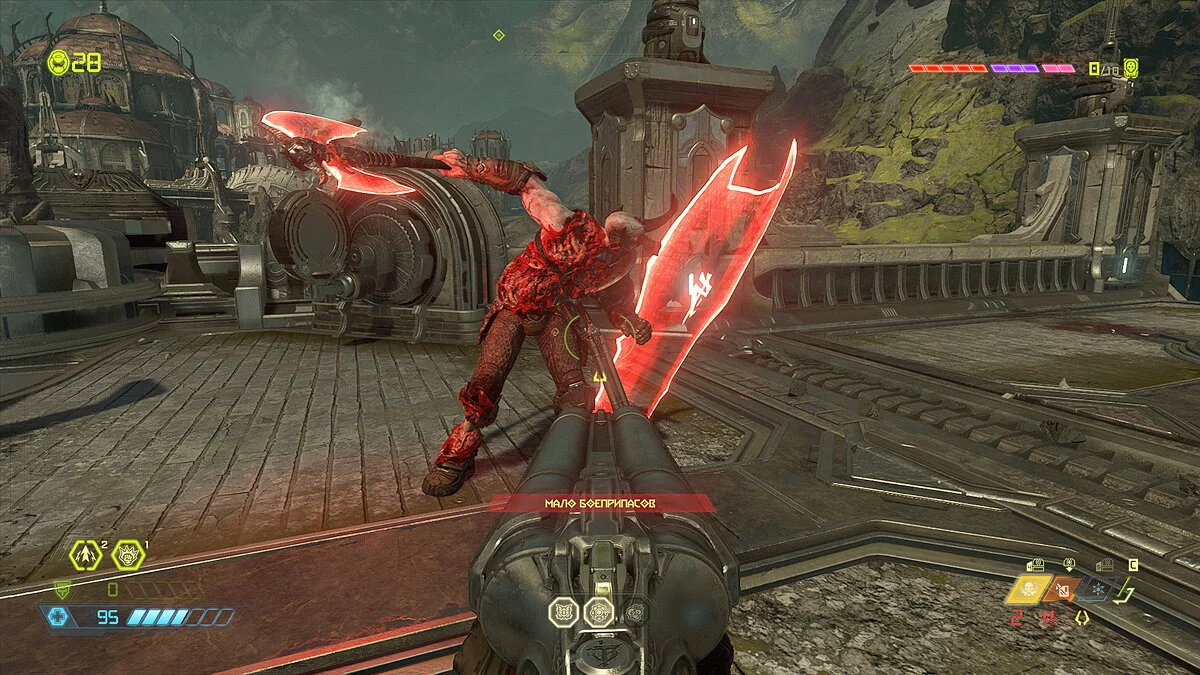Select the upward arrow rune hexagon
Viewport: 1200px width, 675px height.
click(86, 553)
